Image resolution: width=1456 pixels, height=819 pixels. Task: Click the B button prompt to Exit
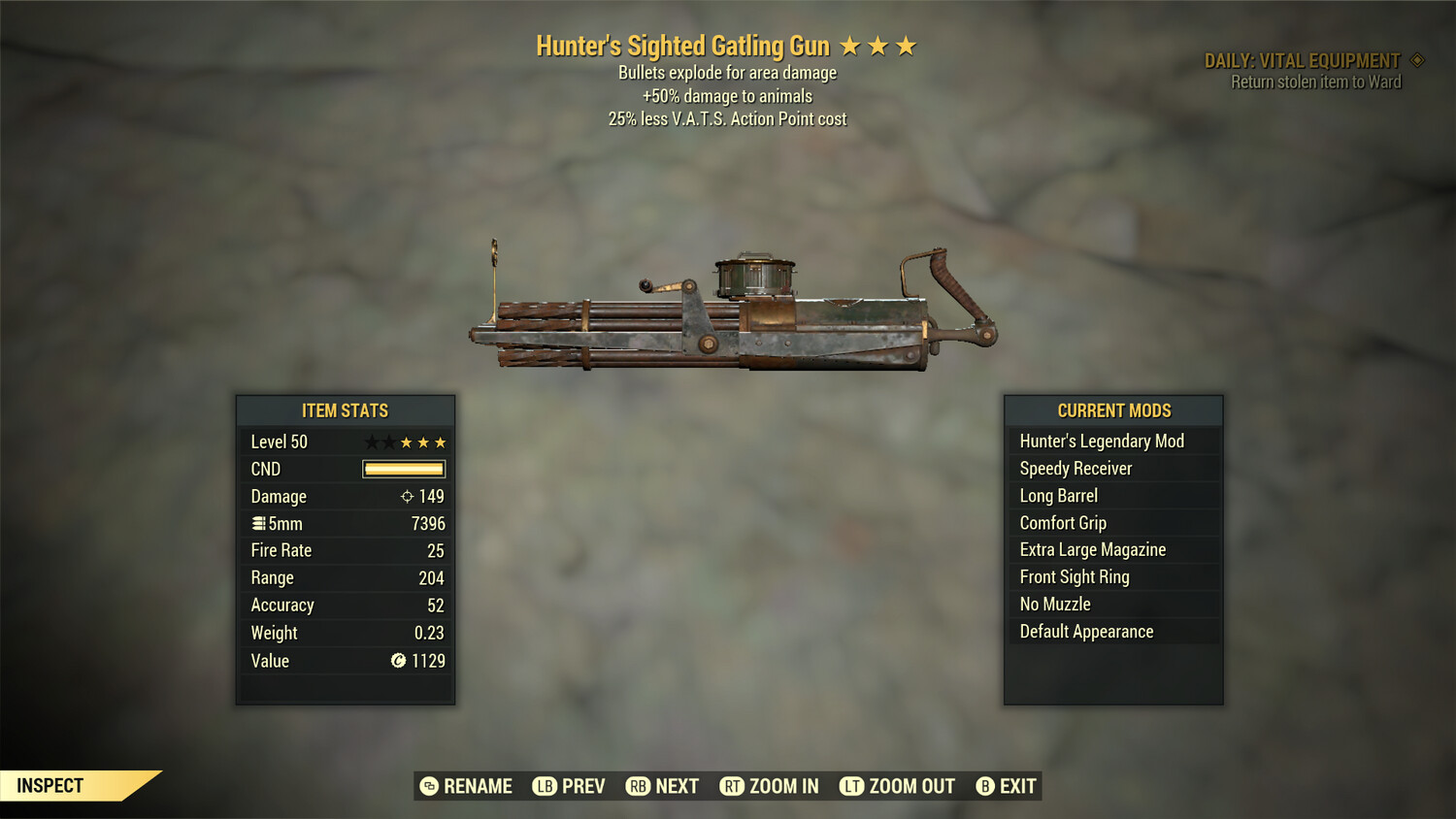(985, 786)
